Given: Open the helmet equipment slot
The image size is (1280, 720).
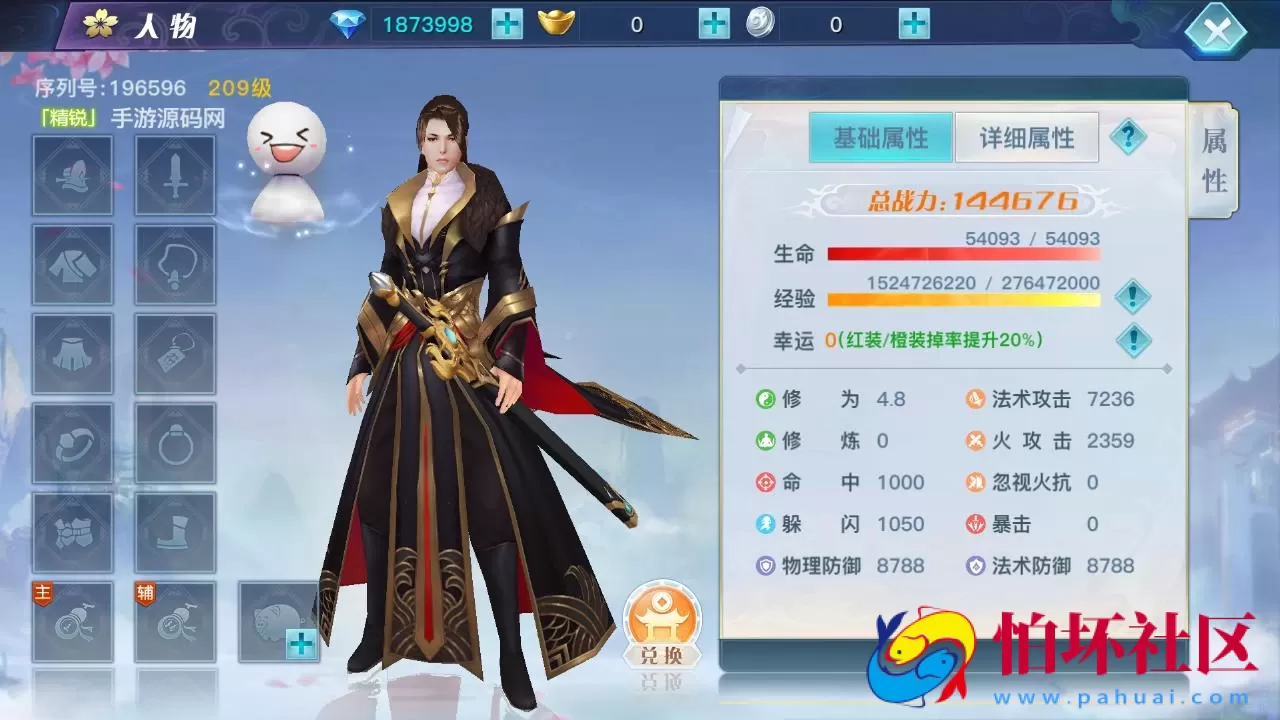Looking at the screenshot, I should 72,174.
